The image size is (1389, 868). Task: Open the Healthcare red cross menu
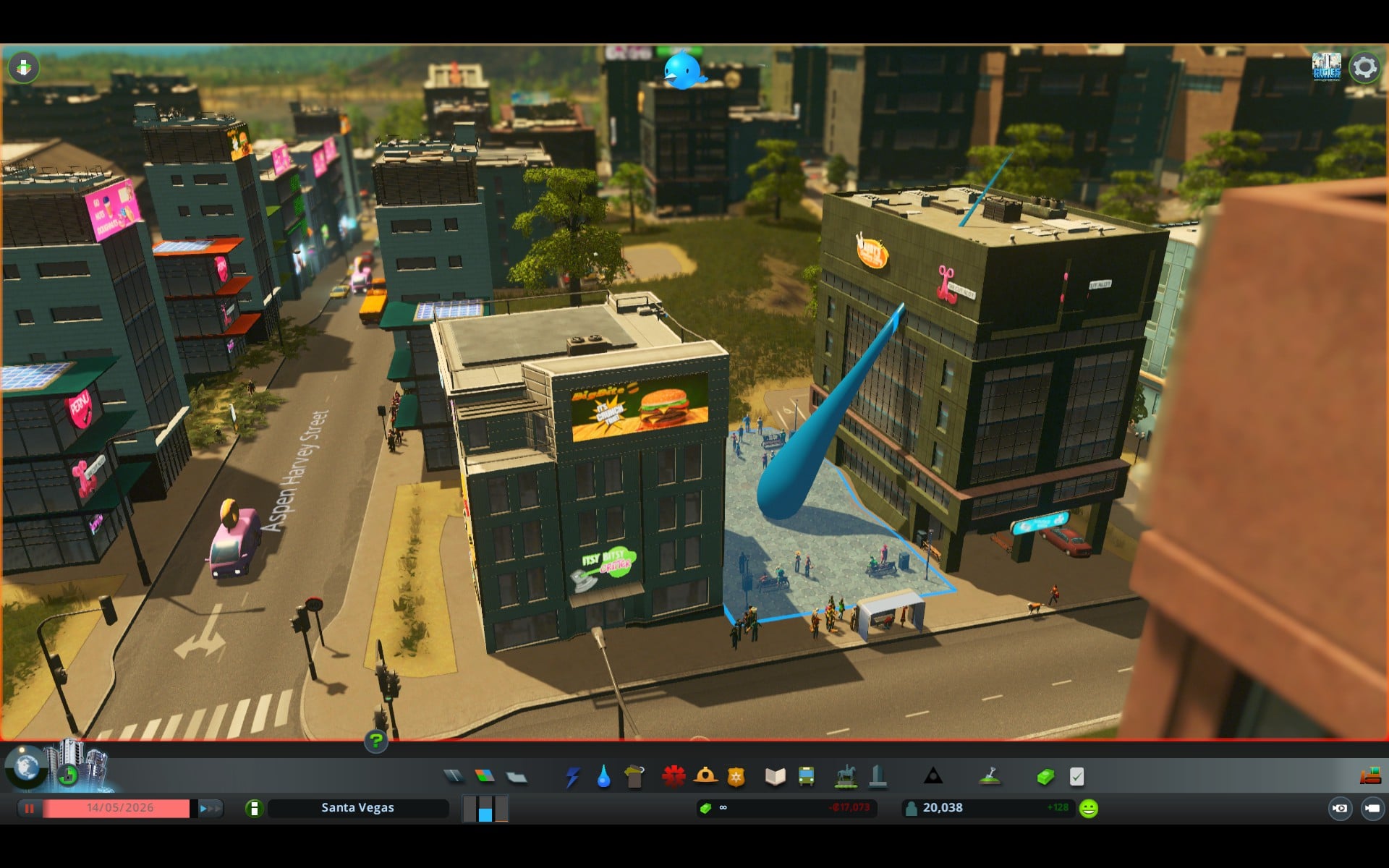(674, 776)
